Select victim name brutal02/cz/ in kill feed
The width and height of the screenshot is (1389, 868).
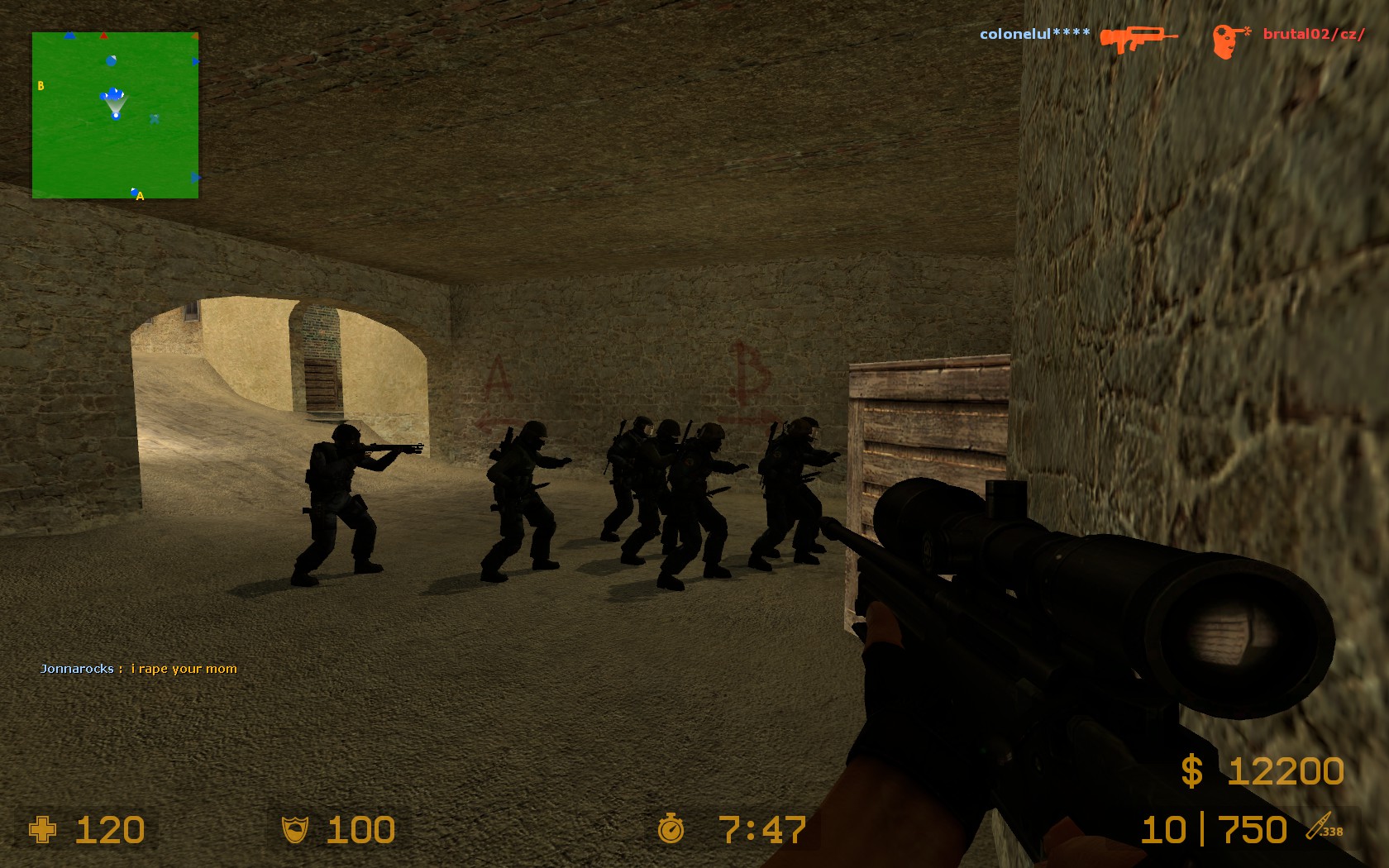pyautogui.click(x=1314, y=35)
